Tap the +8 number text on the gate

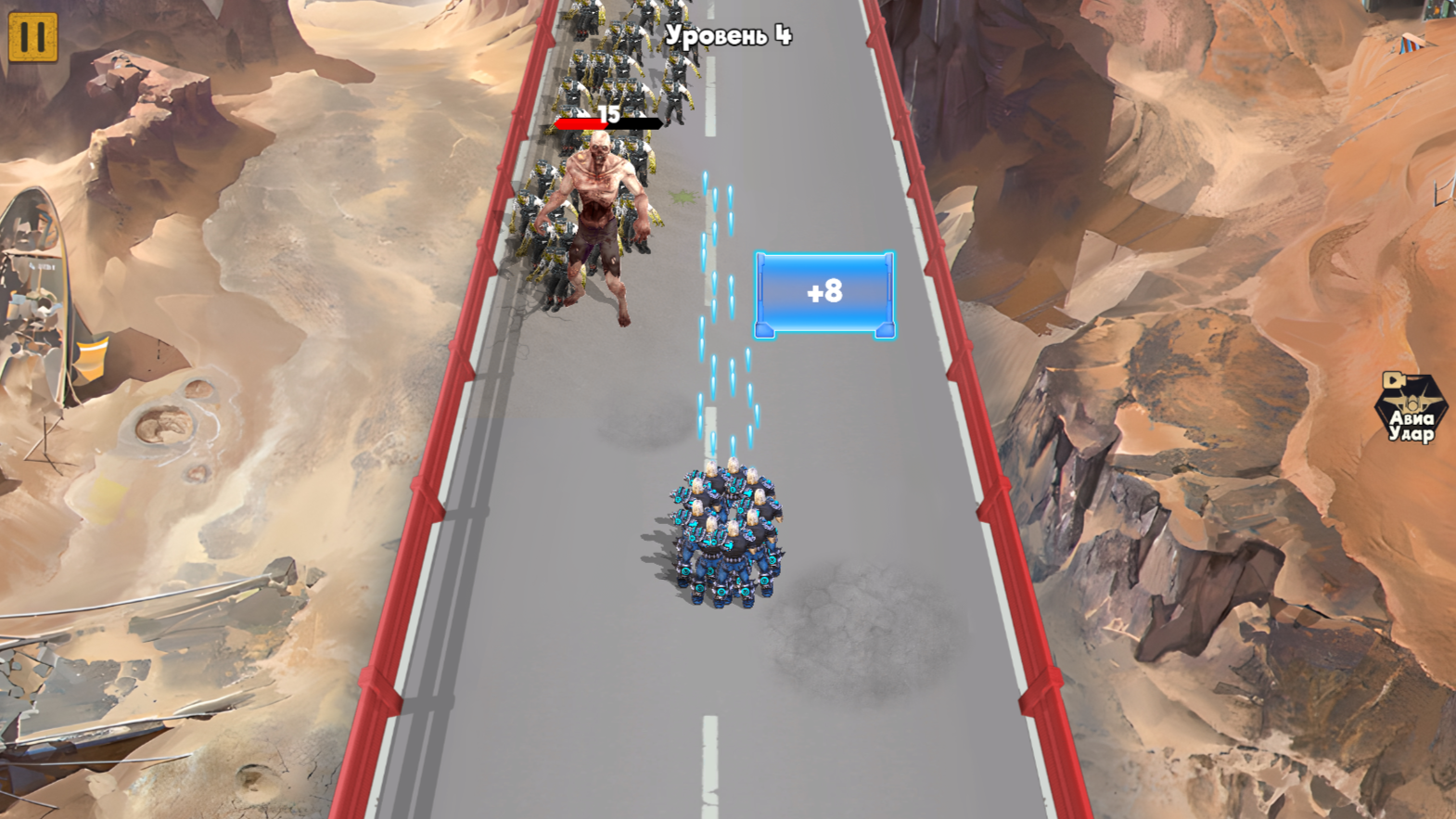(824, 290)
